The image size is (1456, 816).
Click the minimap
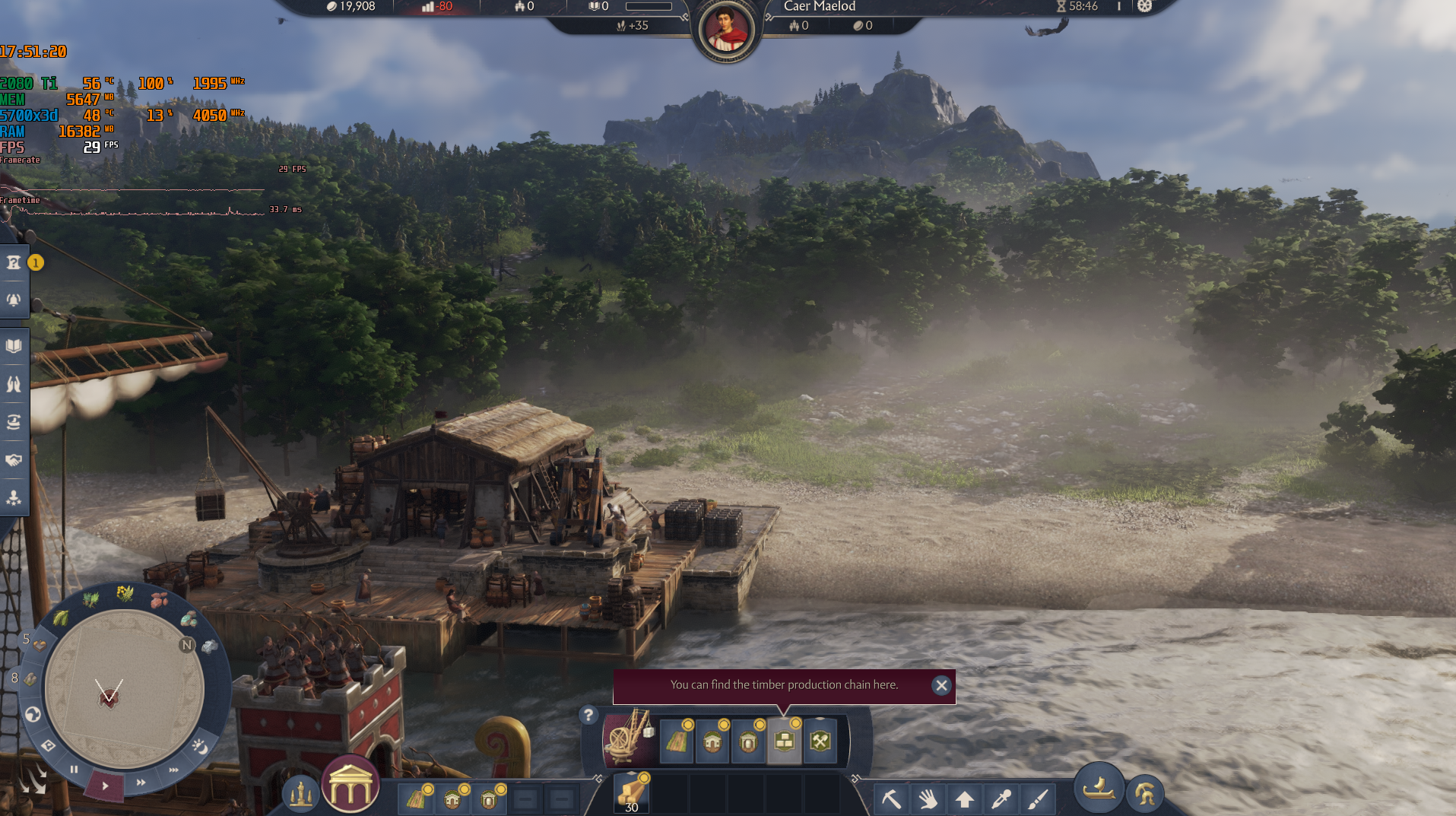124,688
